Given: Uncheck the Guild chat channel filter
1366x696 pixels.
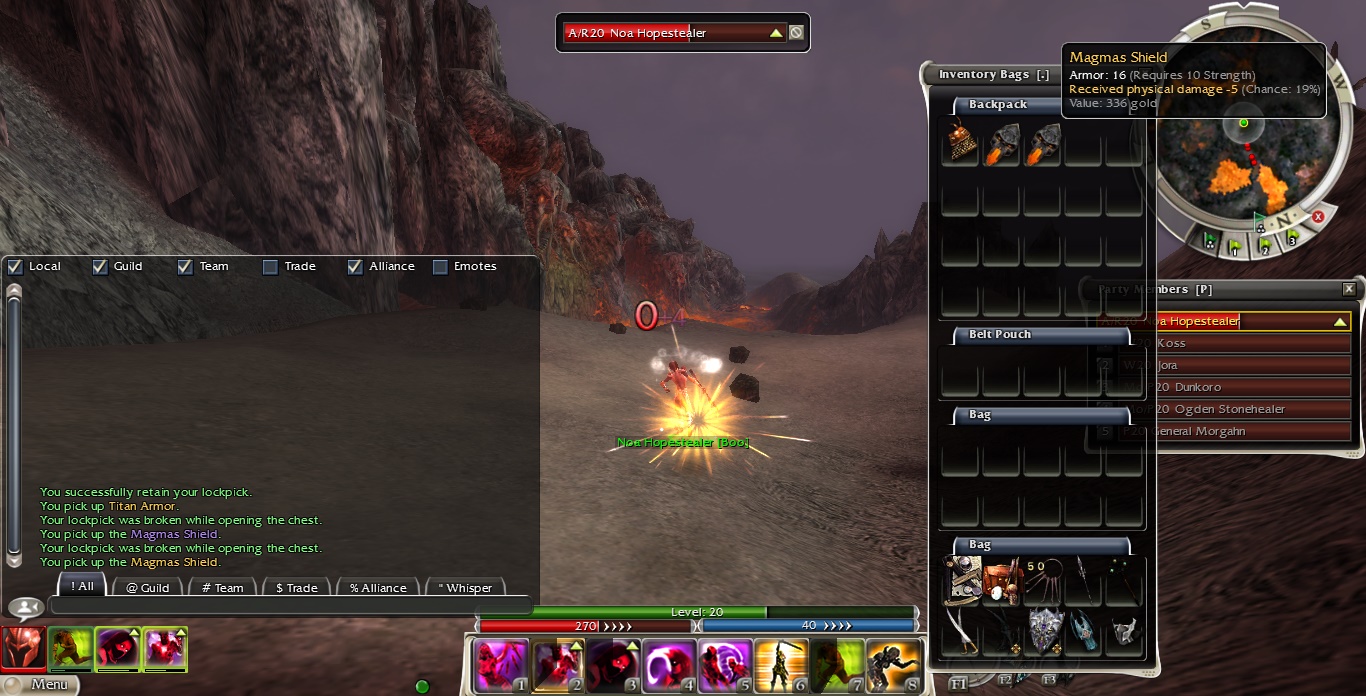Looking at the screenshot, I should 100,267.
